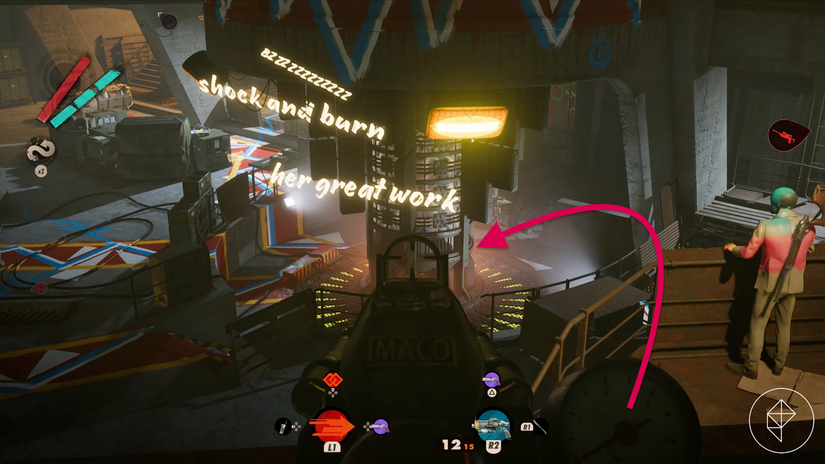Click the red sniper rifle enemy marker
Viewport: 825px width, 464px height.
click(x=781, y=134)
